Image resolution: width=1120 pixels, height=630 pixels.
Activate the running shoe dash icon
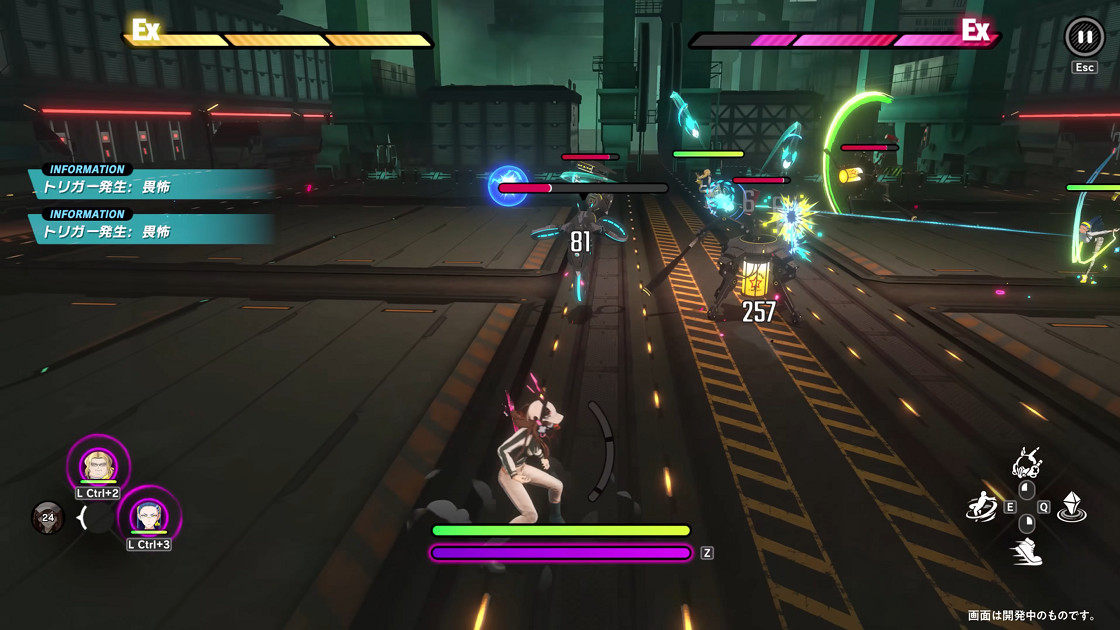coord(1027,551)
